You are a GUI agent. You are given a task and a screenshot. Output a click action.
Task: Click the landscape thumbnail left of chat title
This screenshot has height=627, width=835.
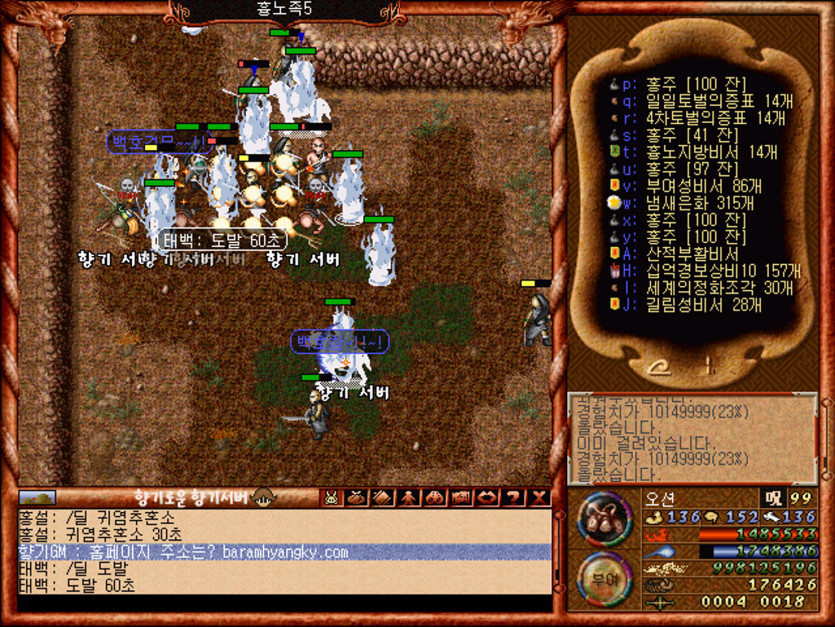tap(38, 497)
